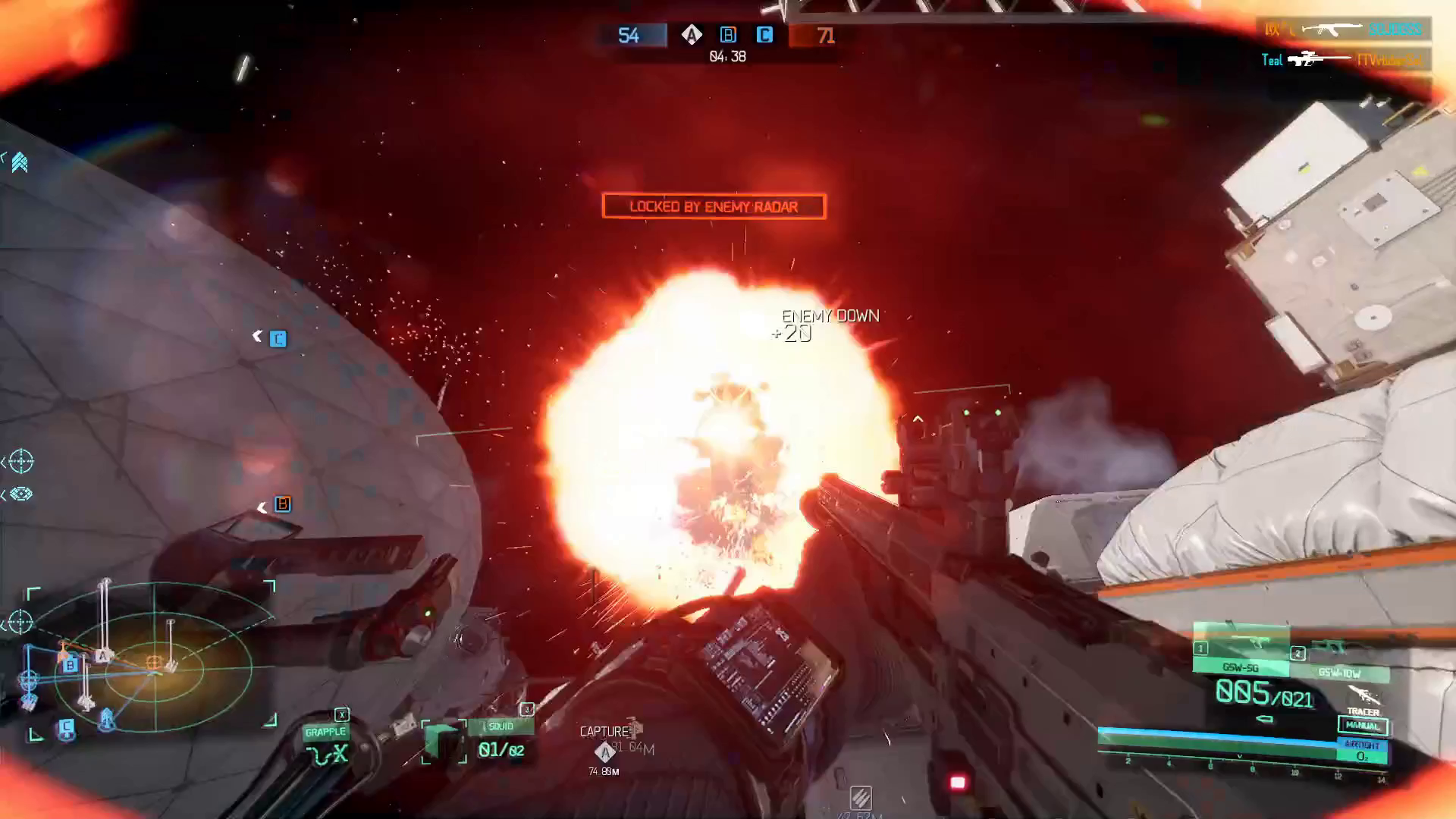Viewport: 1456px width, 819px height.
Task: Select the SQUID gadget icon
Action: tap(444, 742)
